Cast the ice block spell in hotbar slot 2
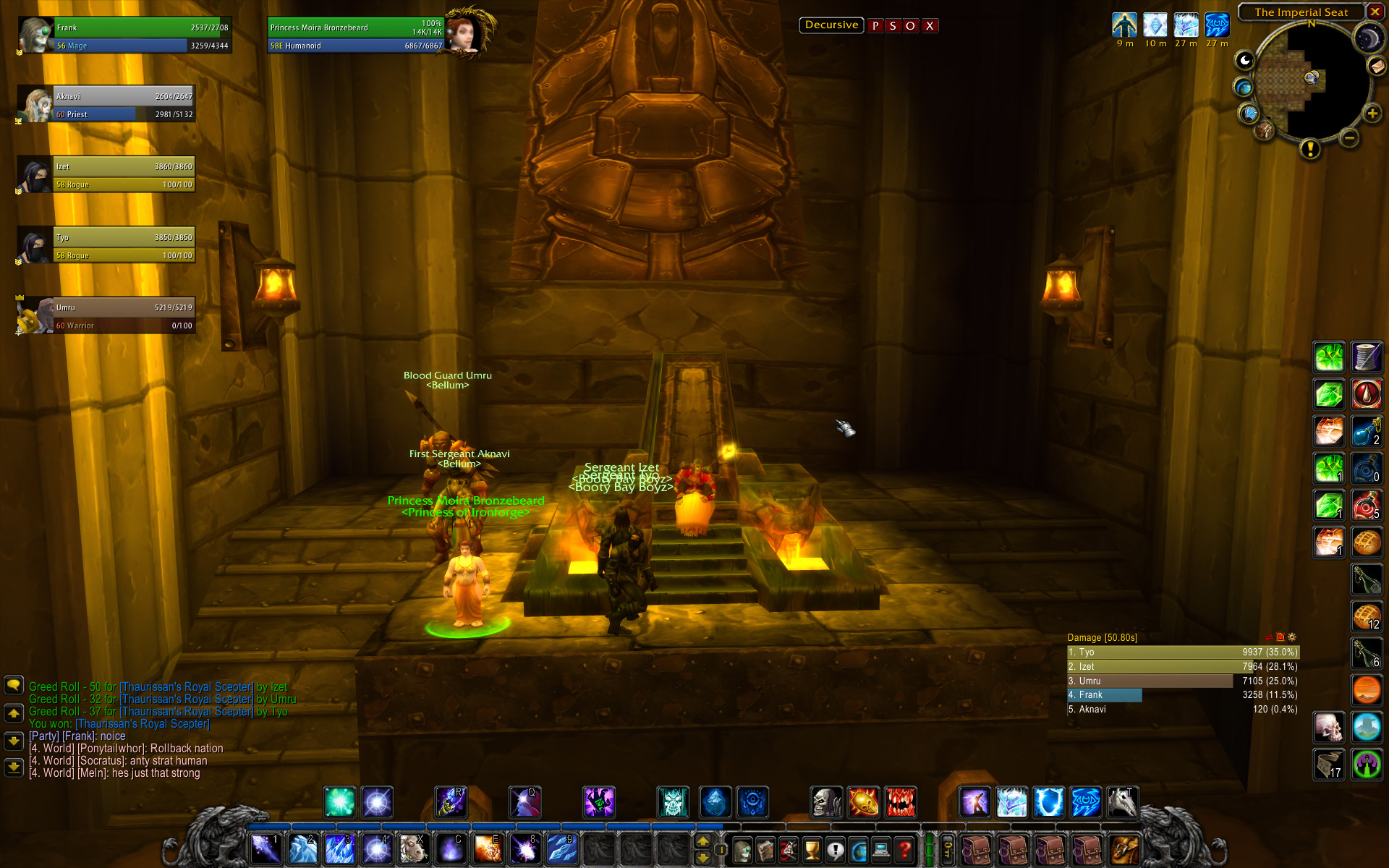1389x868 pixels. (302, 849)
